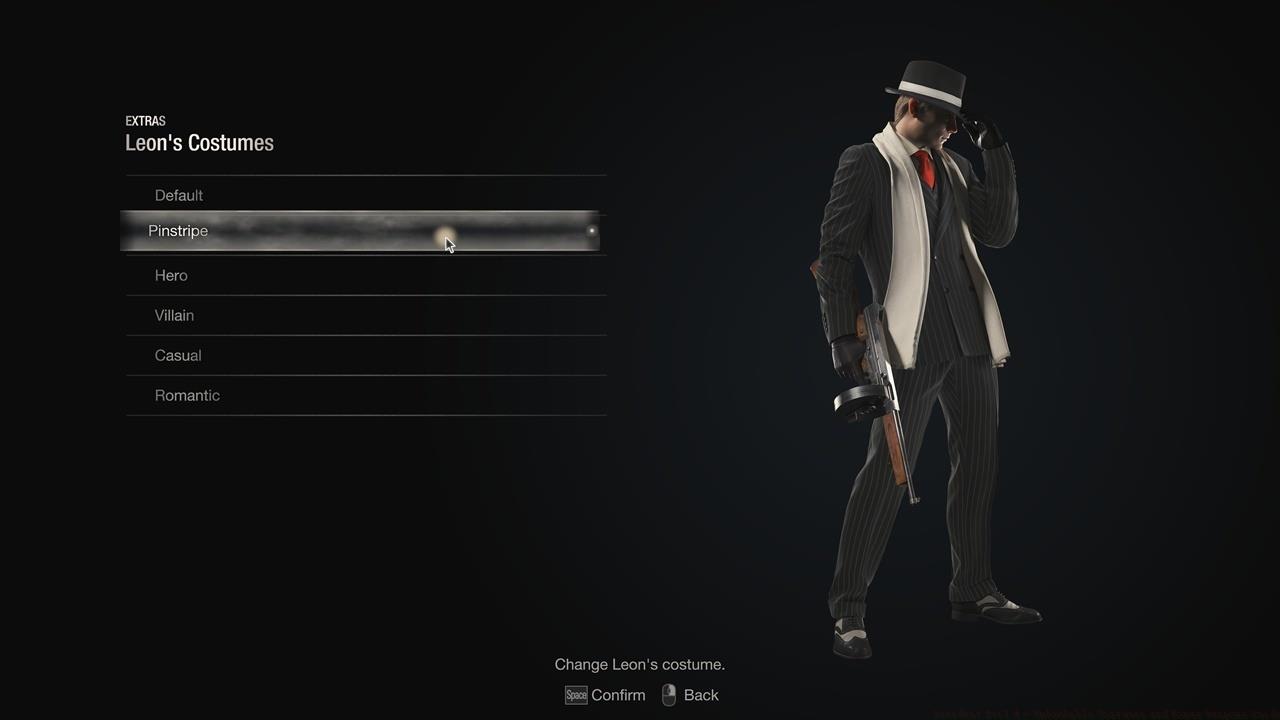The height and width of the screenshot is (720, 1280).
Task: Click the Leon's Costumes heading
Action: pyautogui.click(x=199, y=143)
